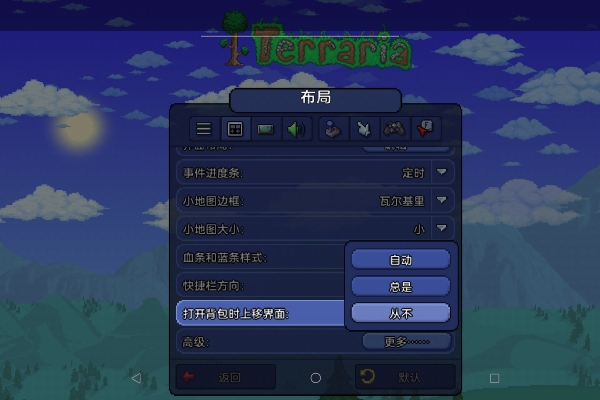This screenshot has width=600, height=400.
Task: Expand the 事件进度条 dropdown
Action: click(x=443, y=173)
